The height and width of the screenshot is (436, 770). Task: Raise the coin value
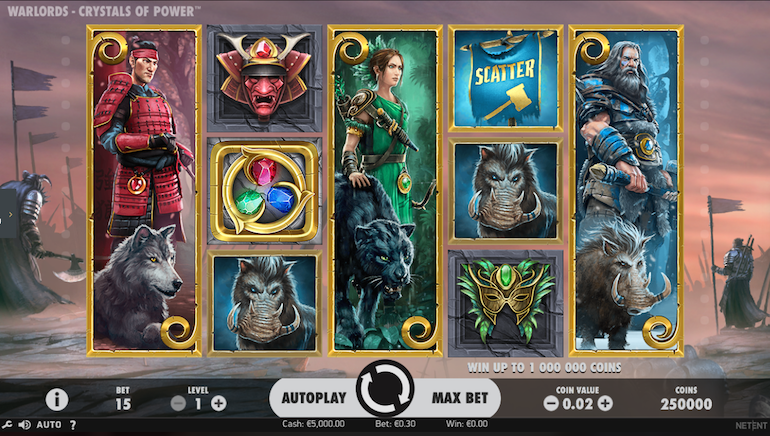point(606,404)
